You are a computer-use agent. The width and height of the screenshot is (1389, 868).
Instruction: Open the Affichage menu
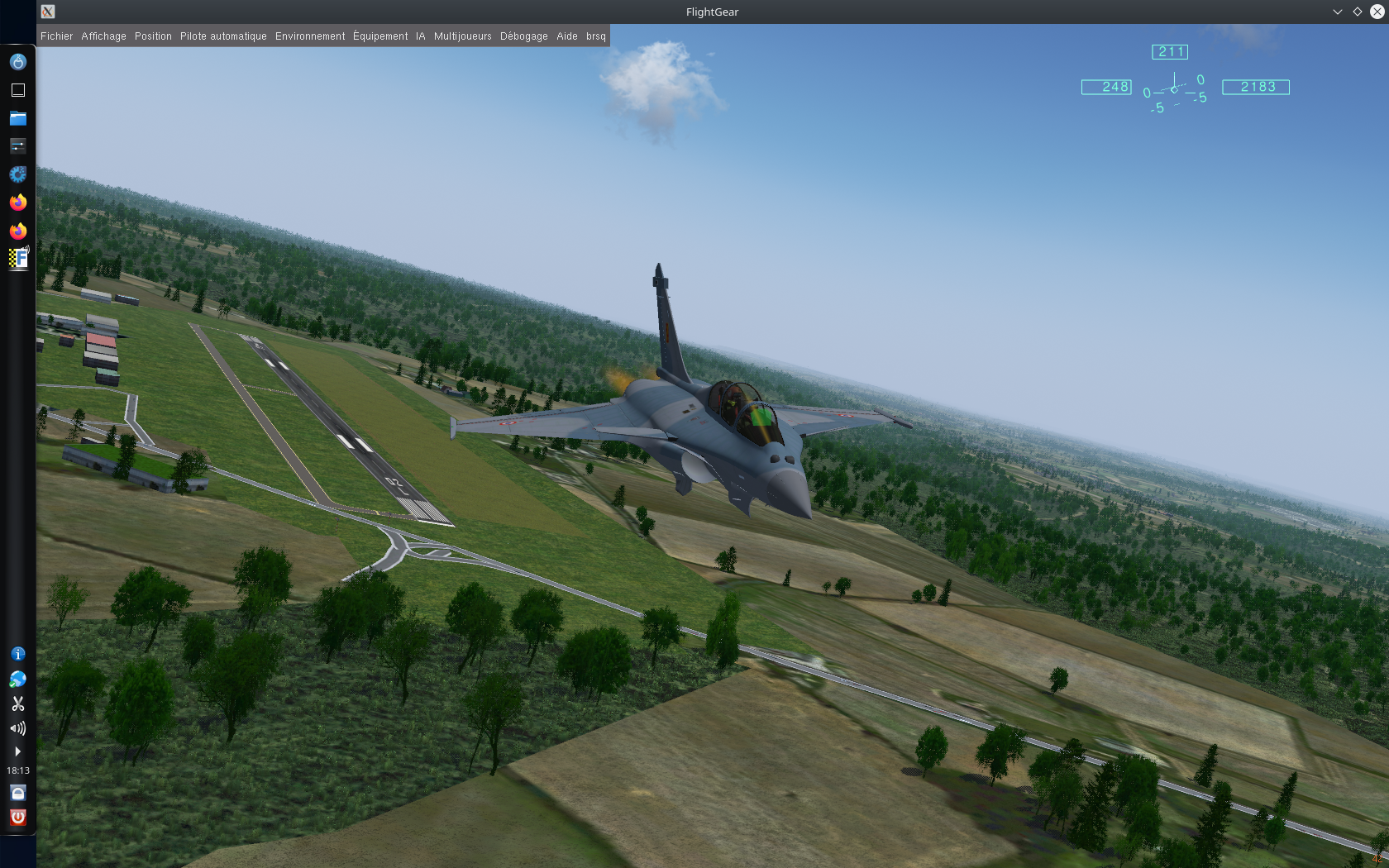103,36
